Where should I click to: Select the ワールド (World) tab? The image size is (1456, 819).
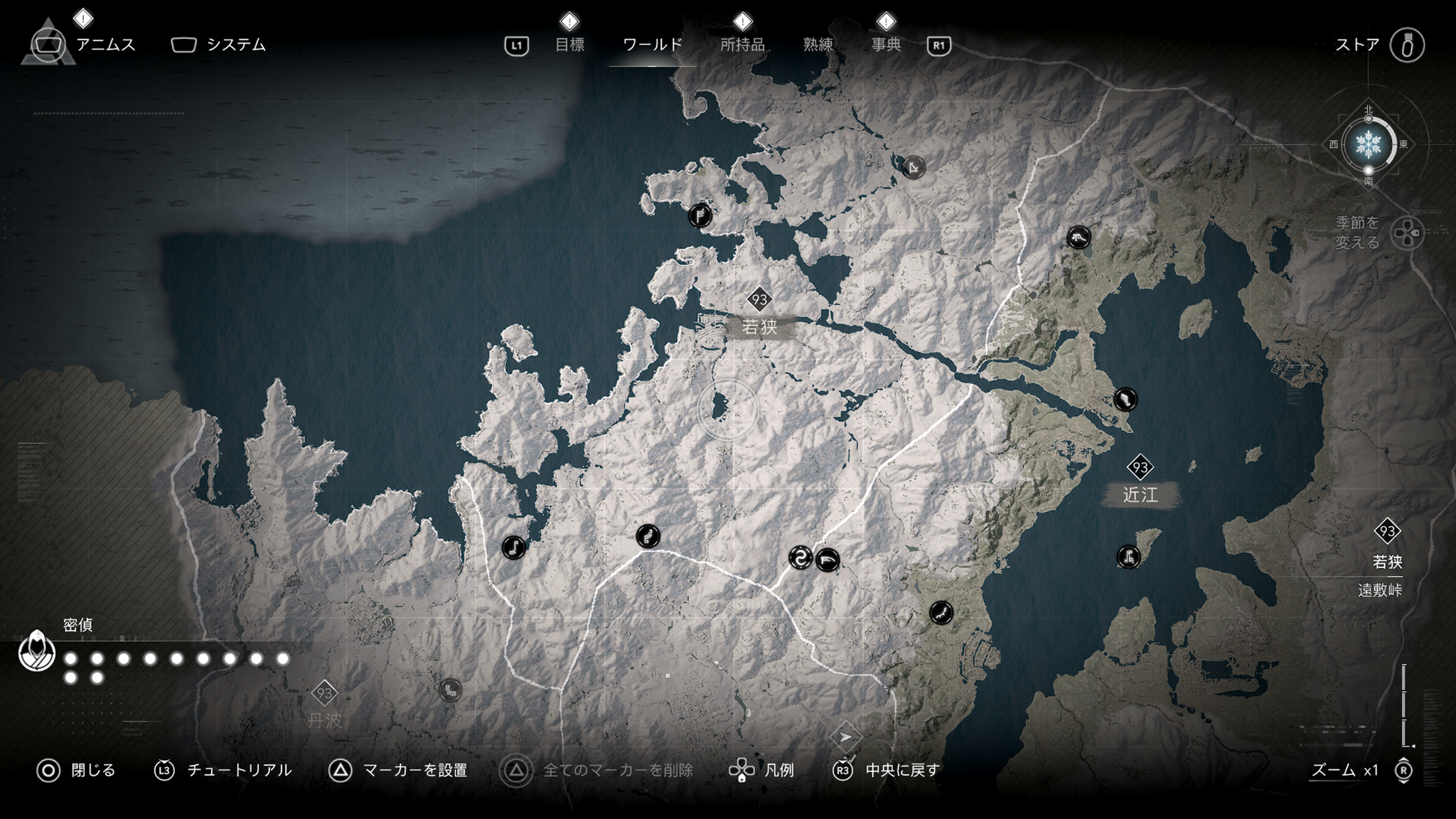tap(652, 45)
